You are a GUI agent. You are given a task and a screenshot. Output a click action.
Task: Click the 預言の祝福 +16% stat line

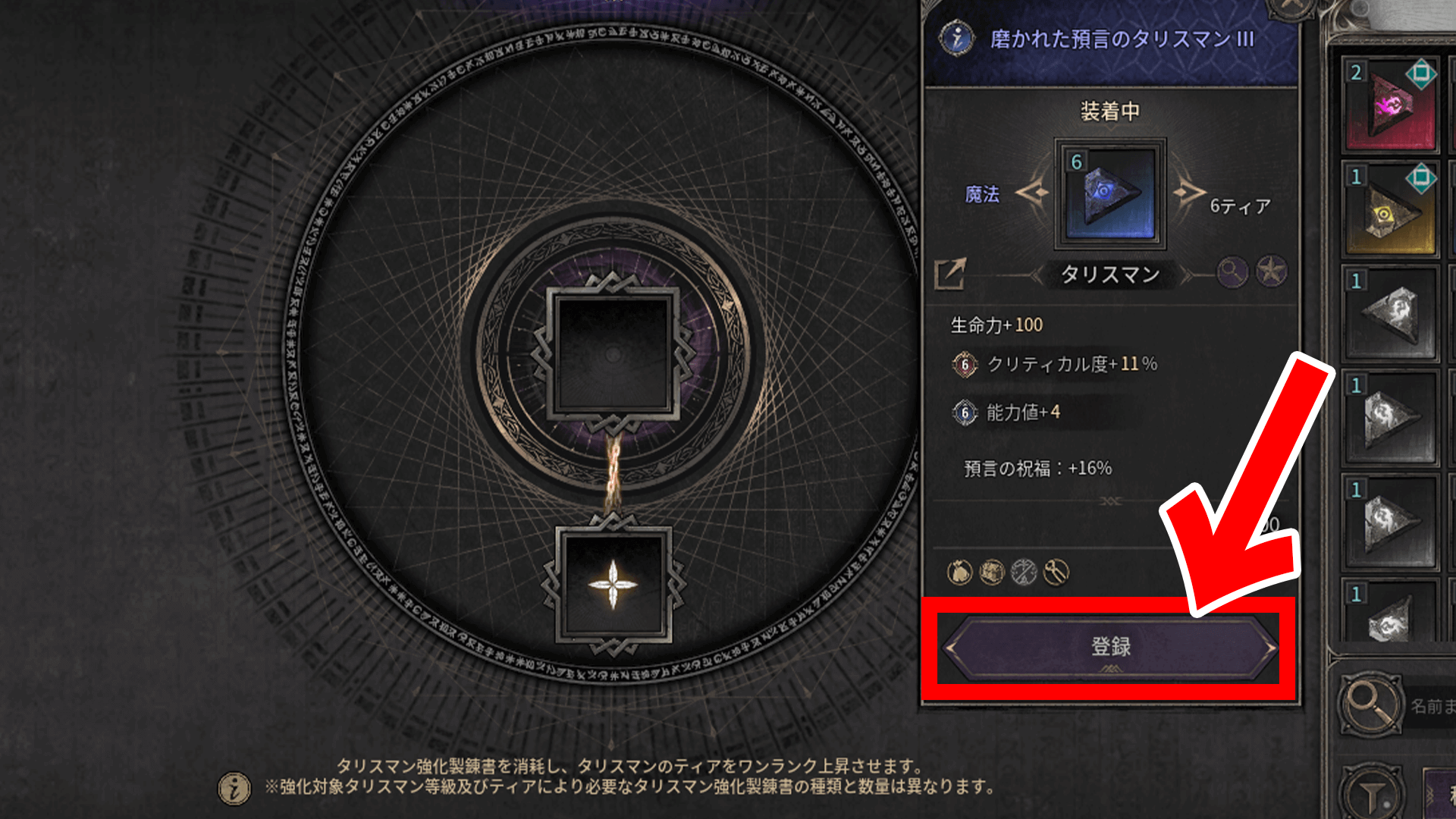[1039, 469]
